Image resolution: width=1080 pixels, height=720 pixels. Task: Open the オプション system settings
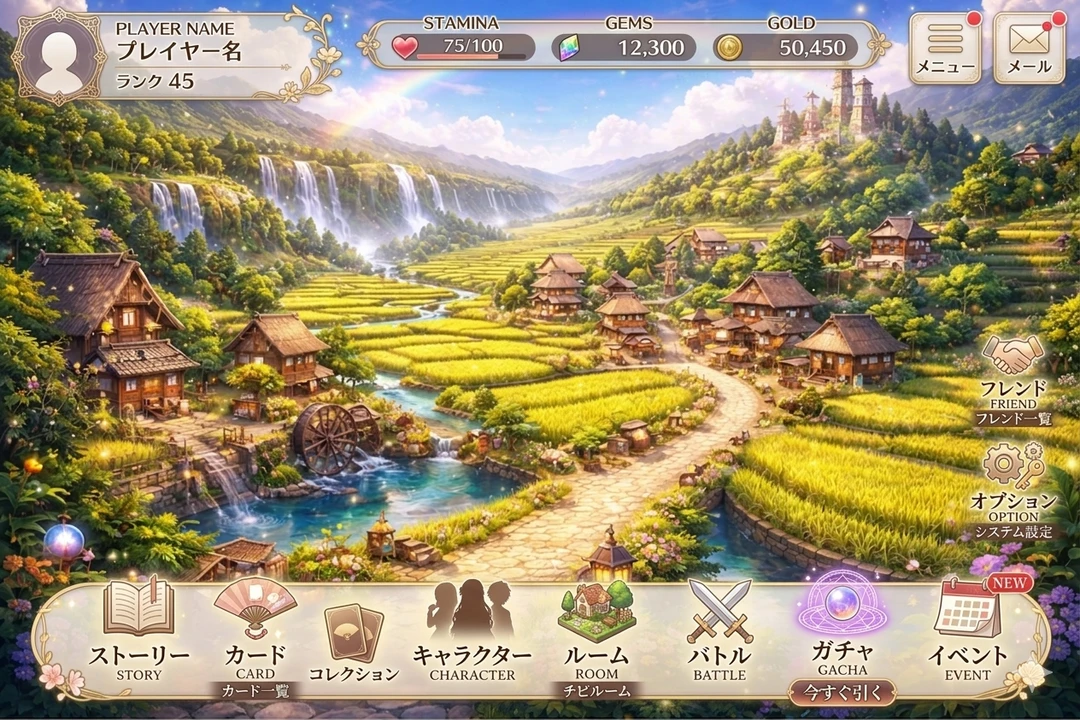point(1013,482)
